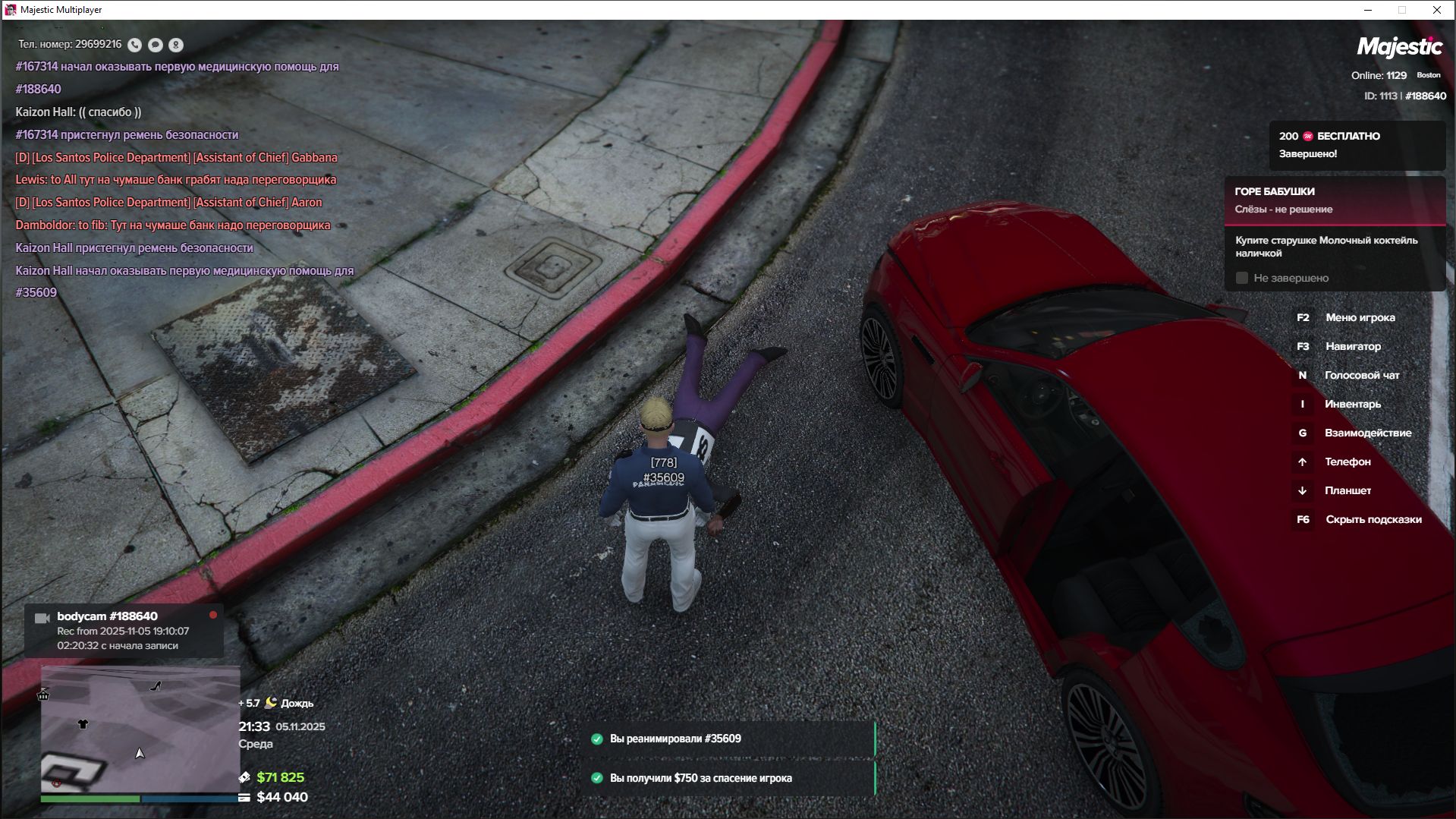The image size is (1456, 819).
Task: Open the chat bubble message icon
Action: point(155,45)
